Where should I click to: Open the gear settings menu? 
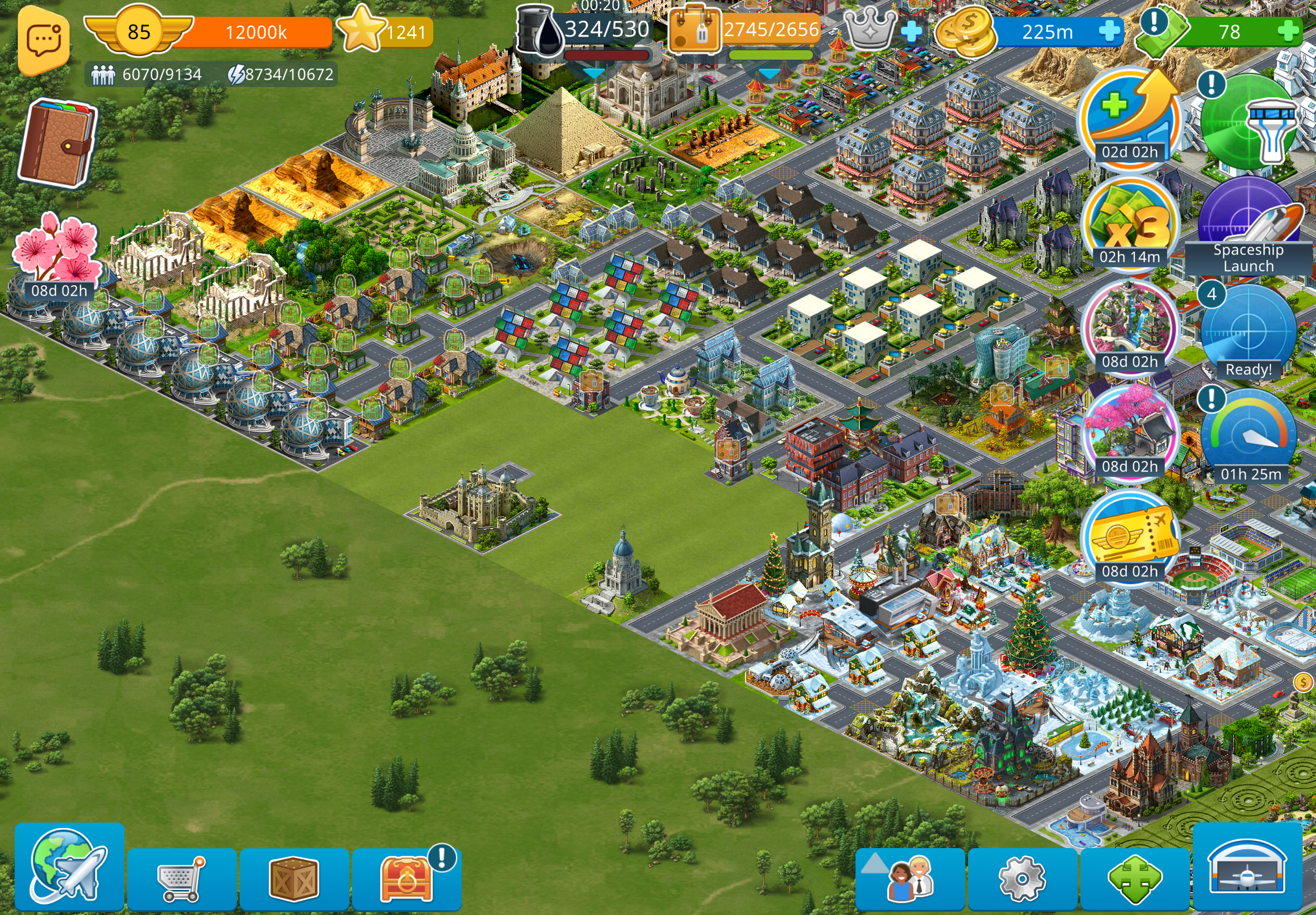[1022, 878]
